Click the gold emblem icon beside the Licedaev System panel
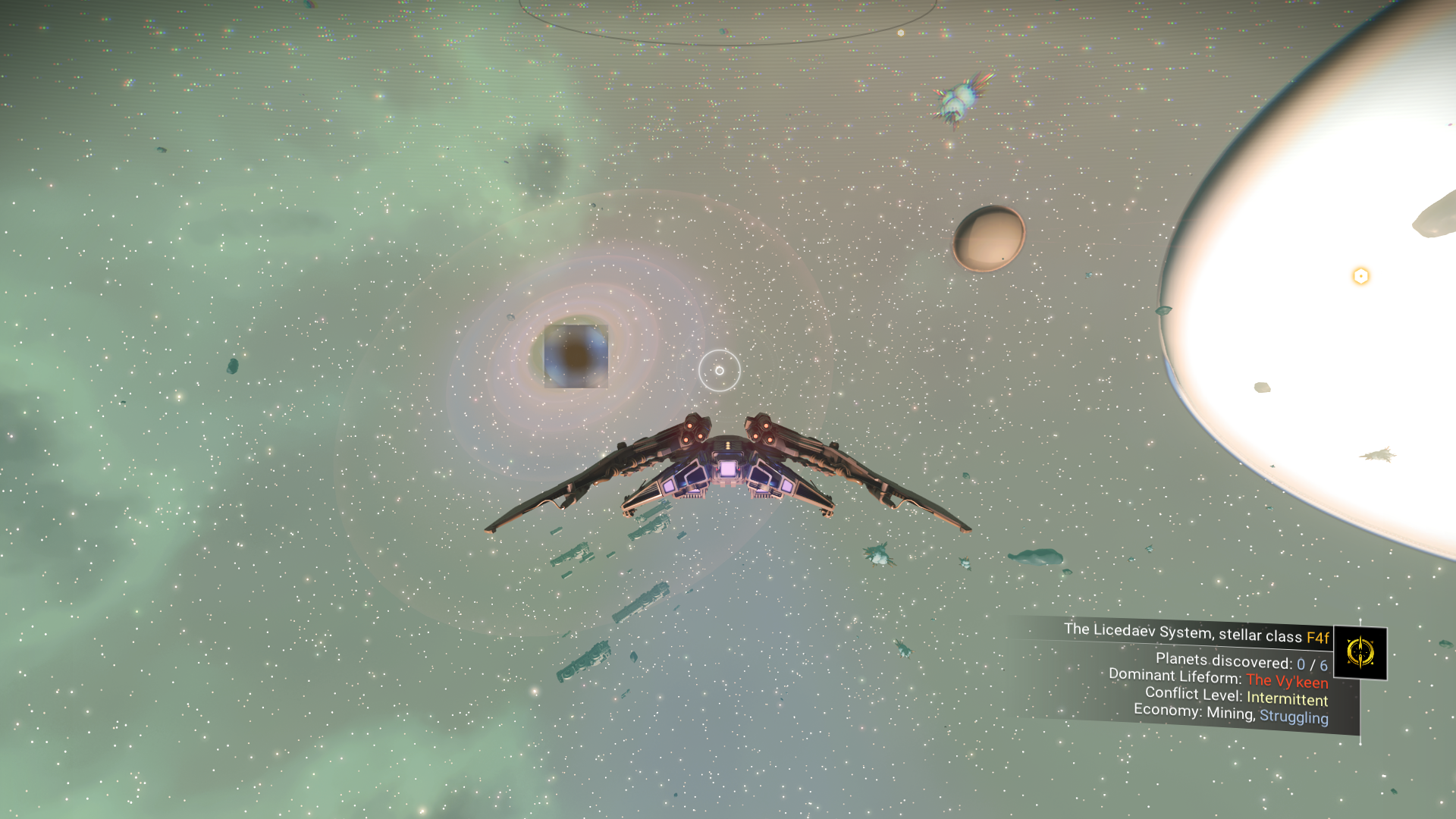Screen dimensions: 1456x819 click(1360, 652)
